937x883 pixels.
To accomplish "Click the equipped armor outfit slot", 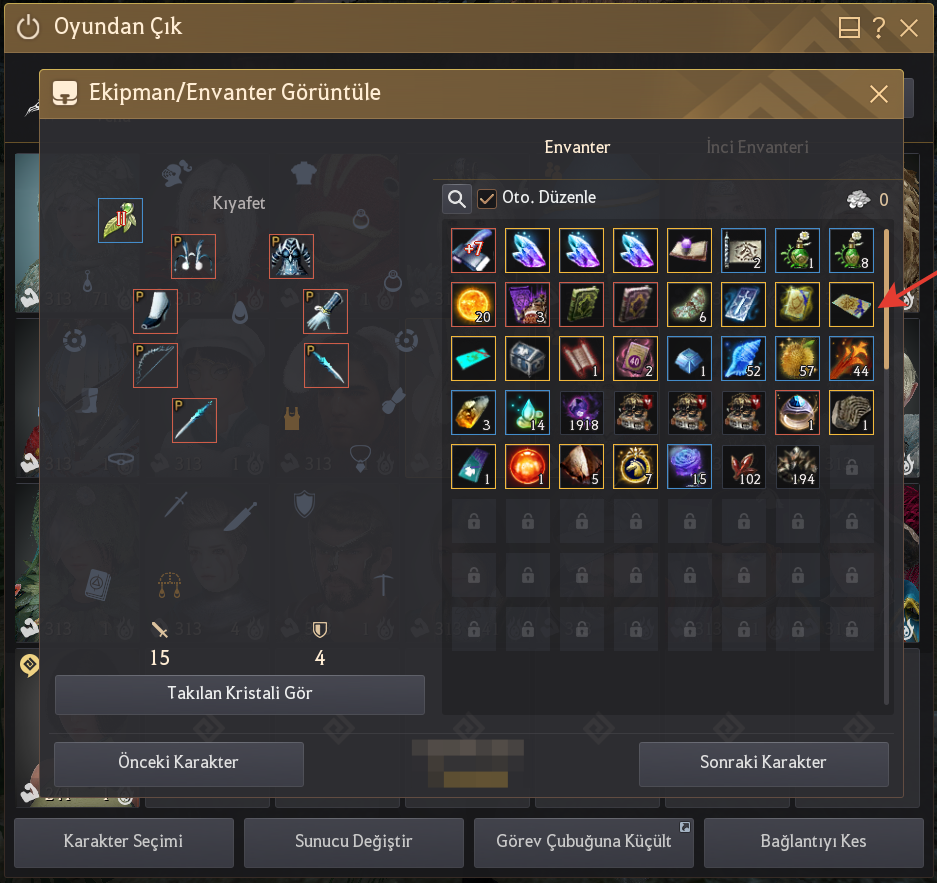I will coord(291,257).
